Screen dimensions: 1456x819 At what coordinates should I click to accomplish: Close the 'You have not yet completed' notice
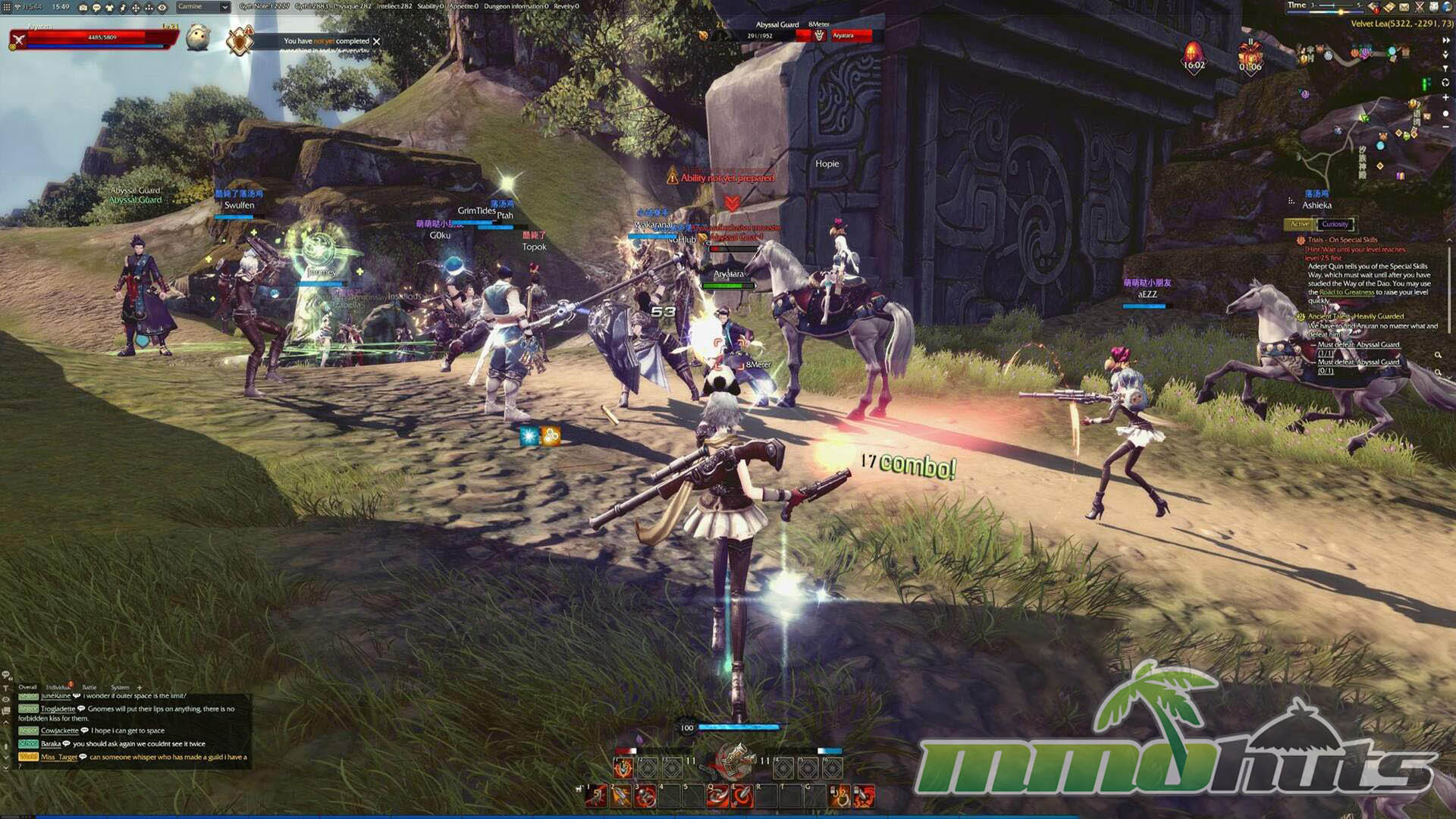coord(376,41)
